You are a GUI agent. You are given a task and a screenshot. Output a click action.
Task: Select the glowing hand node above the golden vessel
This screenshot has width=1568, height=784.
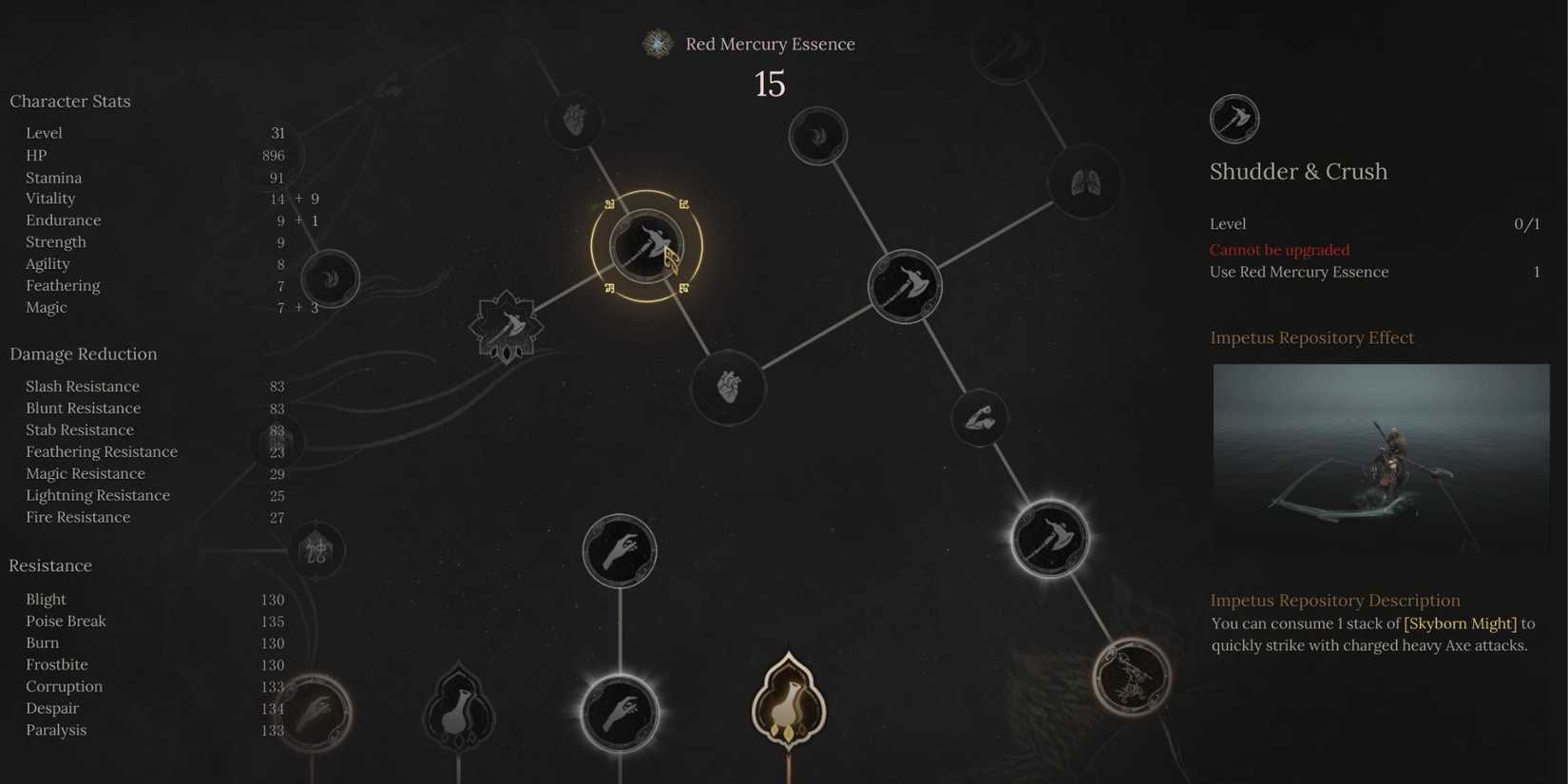point(620,711)
